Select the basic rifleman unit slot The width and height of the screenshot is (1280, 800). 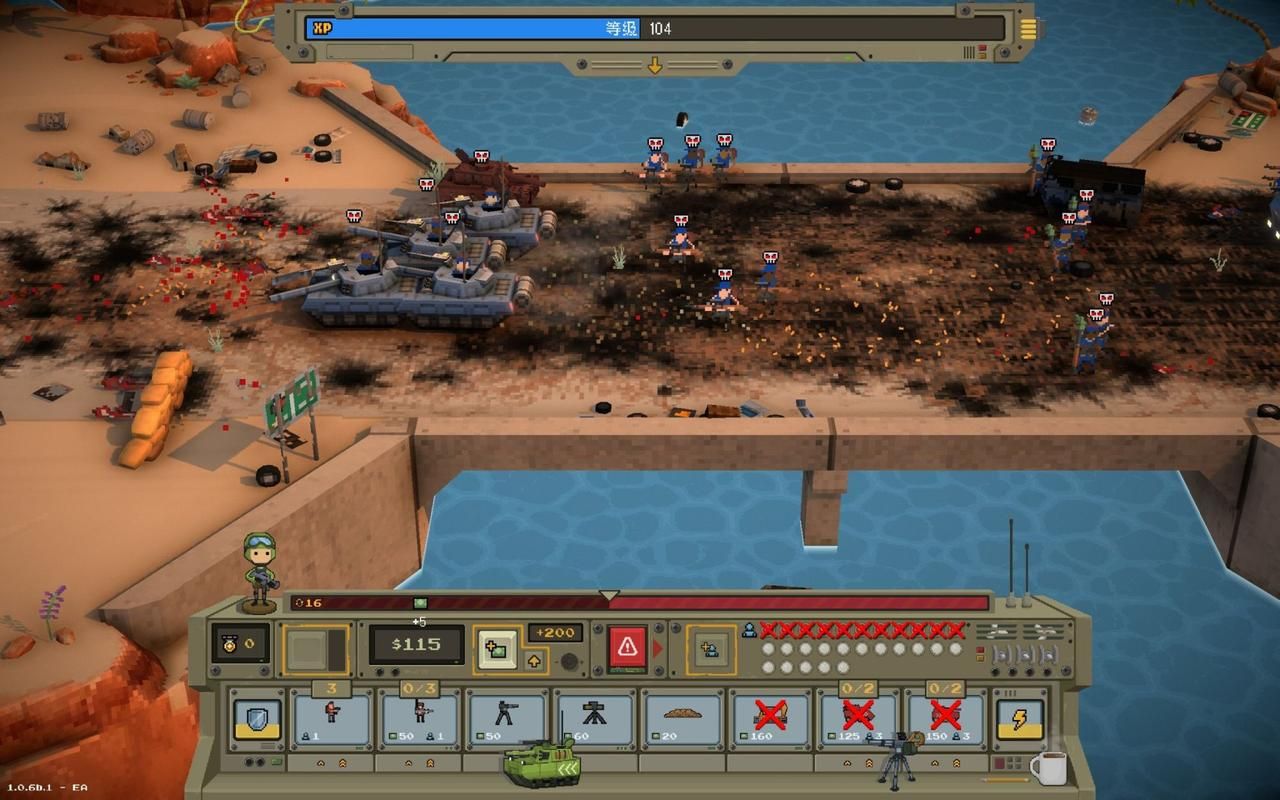tap(332, 717)
